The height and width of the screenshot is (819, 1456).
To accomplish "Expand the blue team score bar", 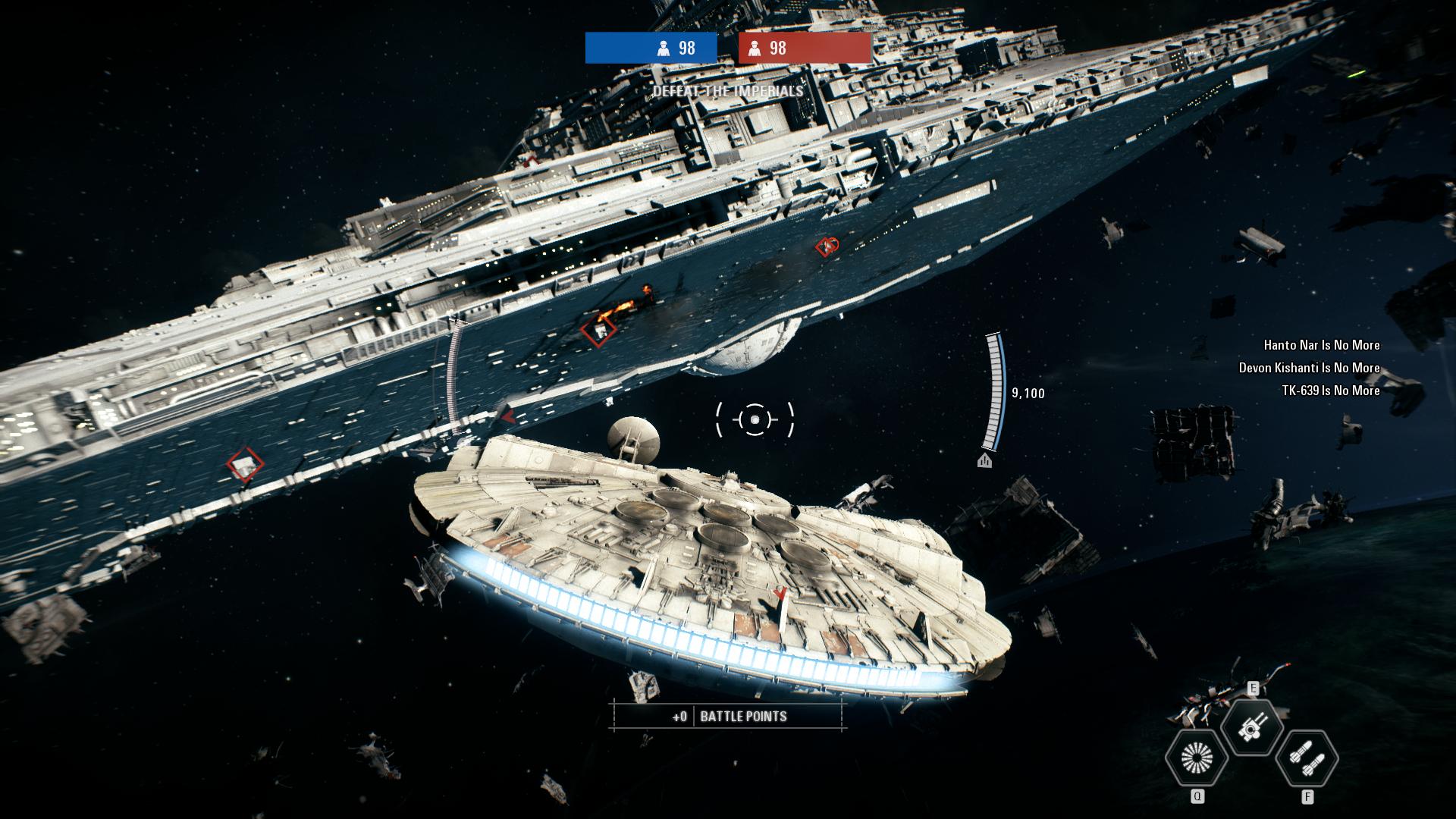I will [x=650, y=47].
